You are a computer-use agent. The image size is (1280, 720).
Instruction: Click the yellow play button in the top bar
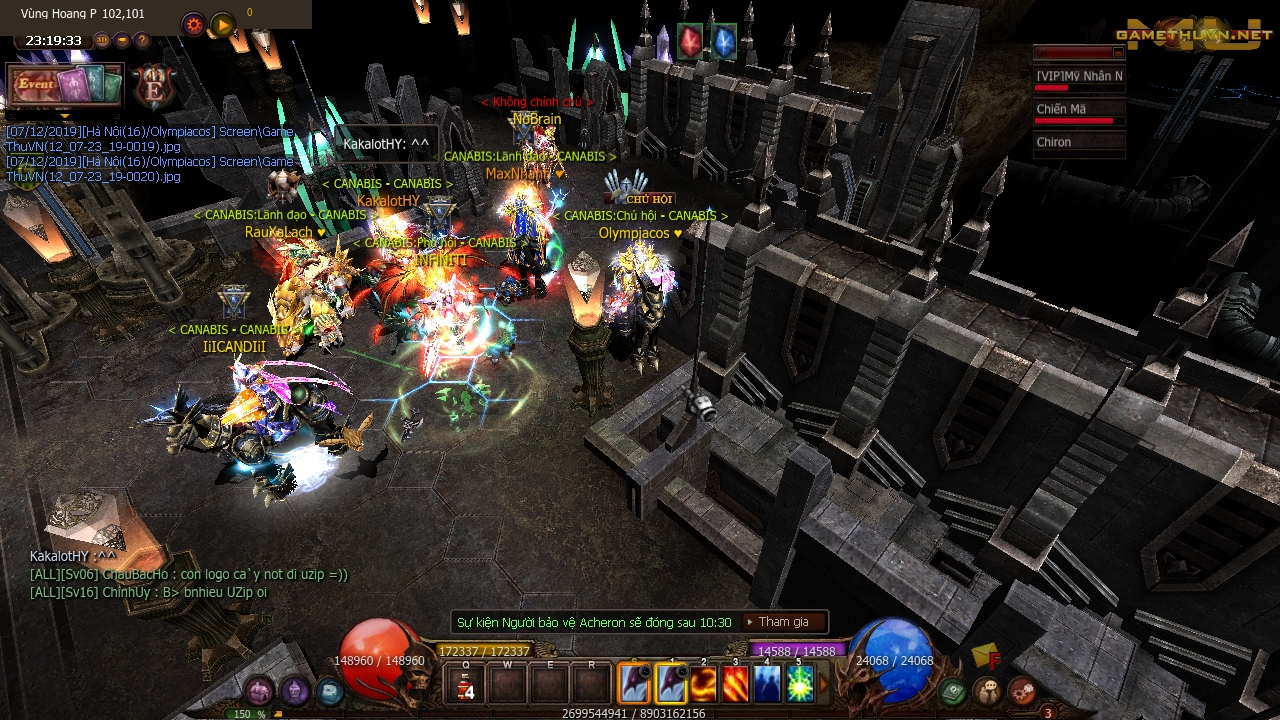click(x=223, y=25)
